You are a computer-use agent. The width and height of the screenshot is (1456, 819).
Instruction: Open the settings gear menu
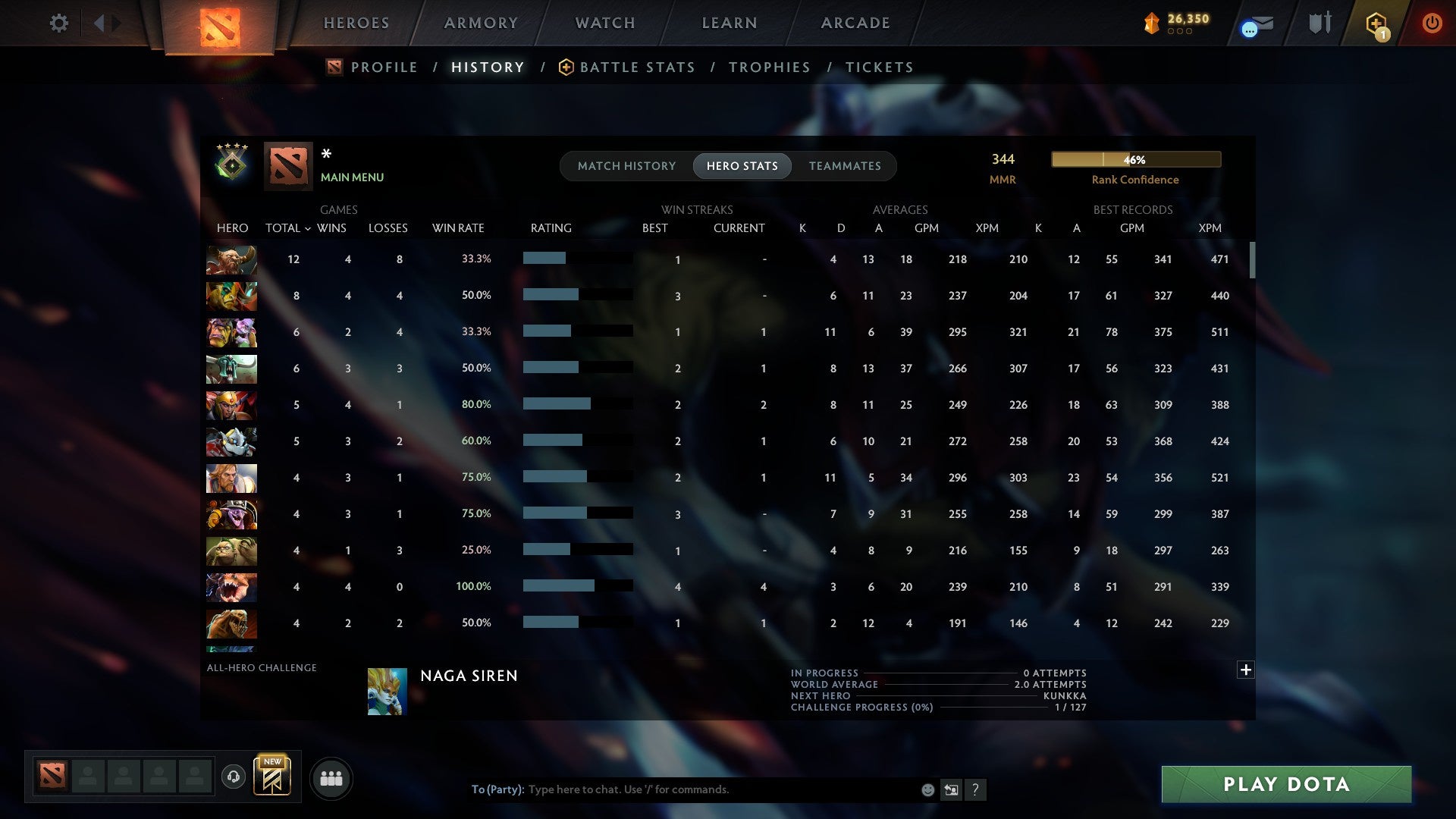click(59, 23)
